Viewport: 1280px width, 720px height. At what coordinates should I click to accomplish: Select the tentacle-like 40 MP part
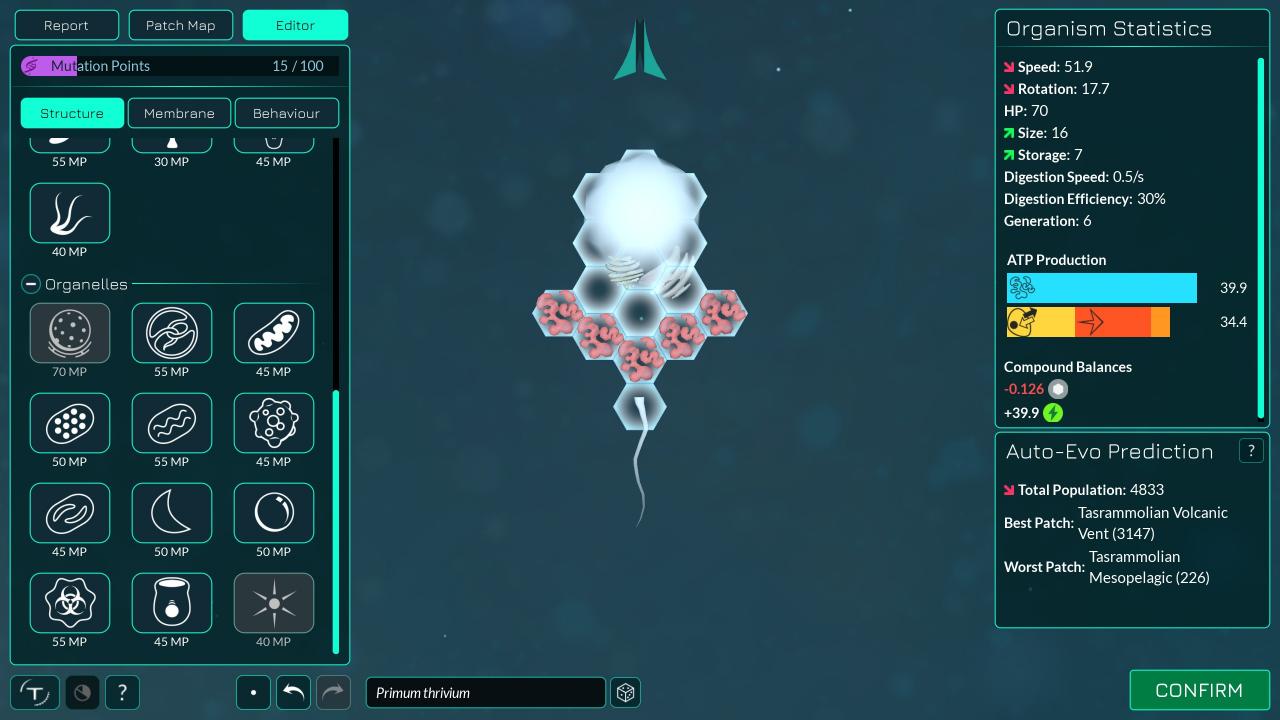70,213
